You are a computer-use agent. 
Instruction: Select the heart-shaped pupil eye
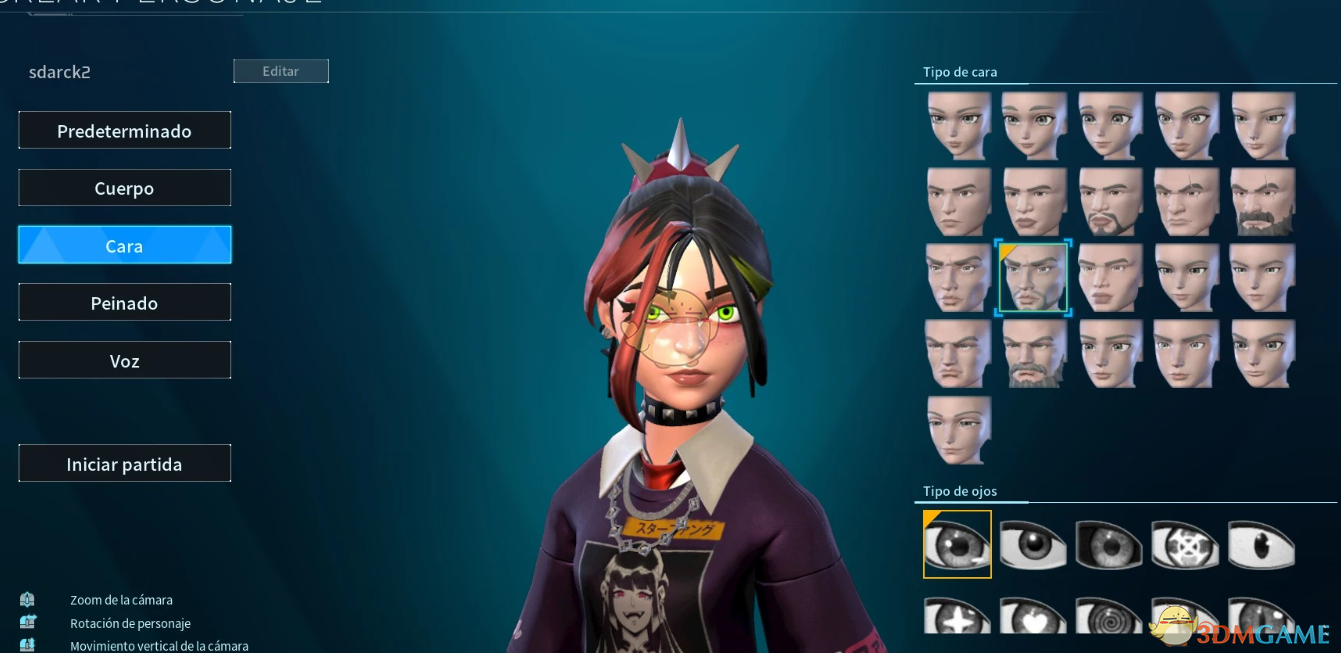pos(1033,616)
